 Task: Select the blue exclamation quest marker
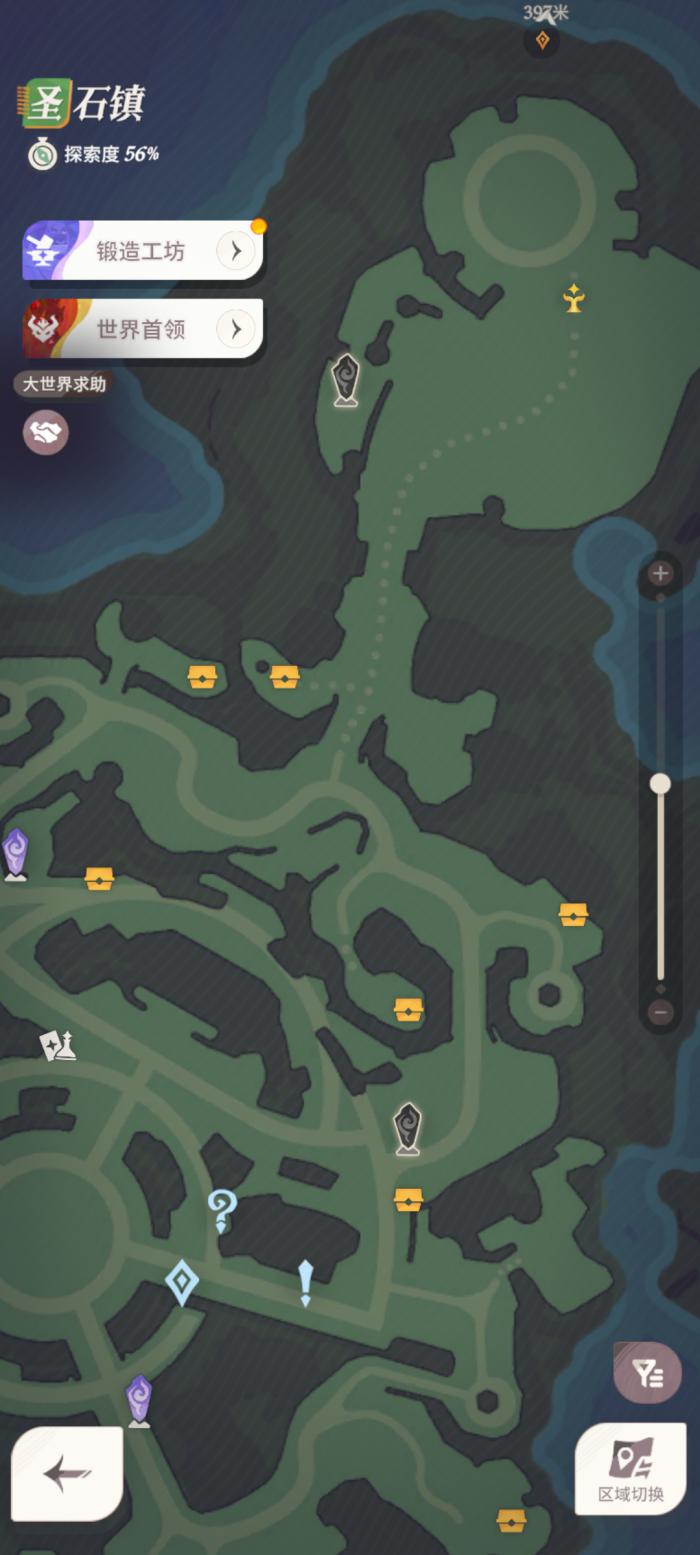pos(305,1282)
